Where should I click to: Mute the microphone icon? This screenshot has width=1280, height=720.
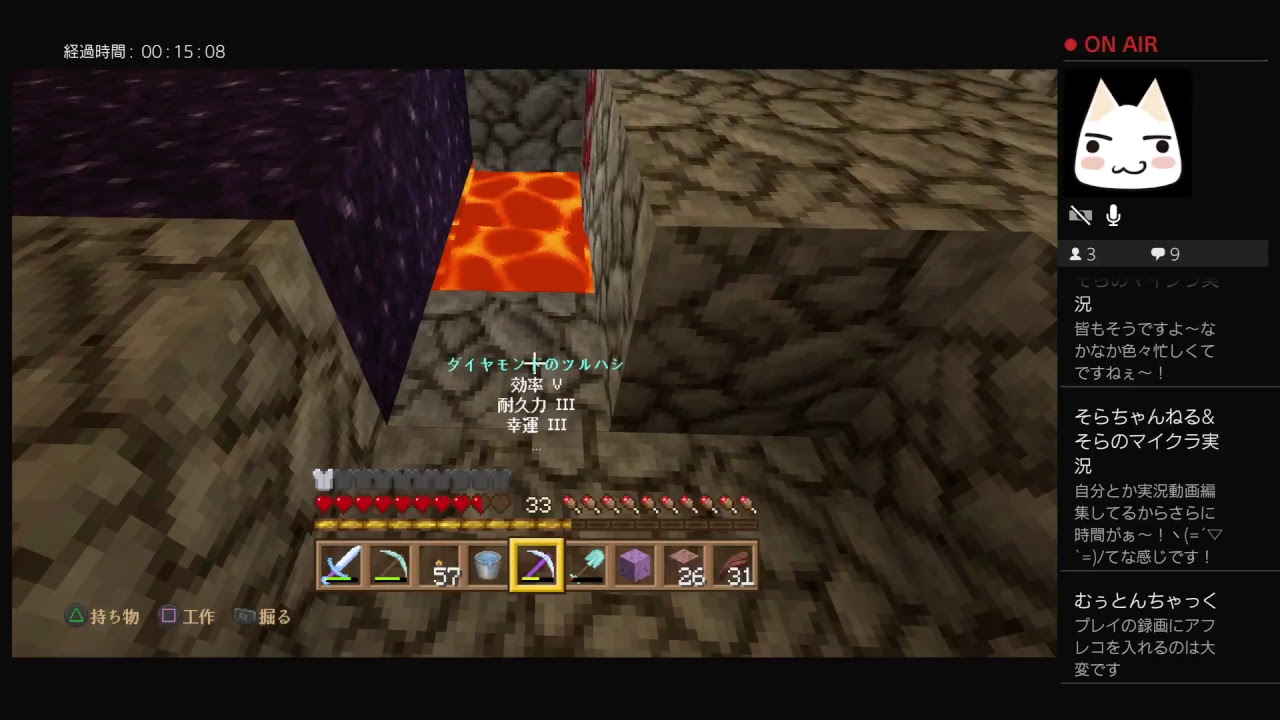(1113, 215)
